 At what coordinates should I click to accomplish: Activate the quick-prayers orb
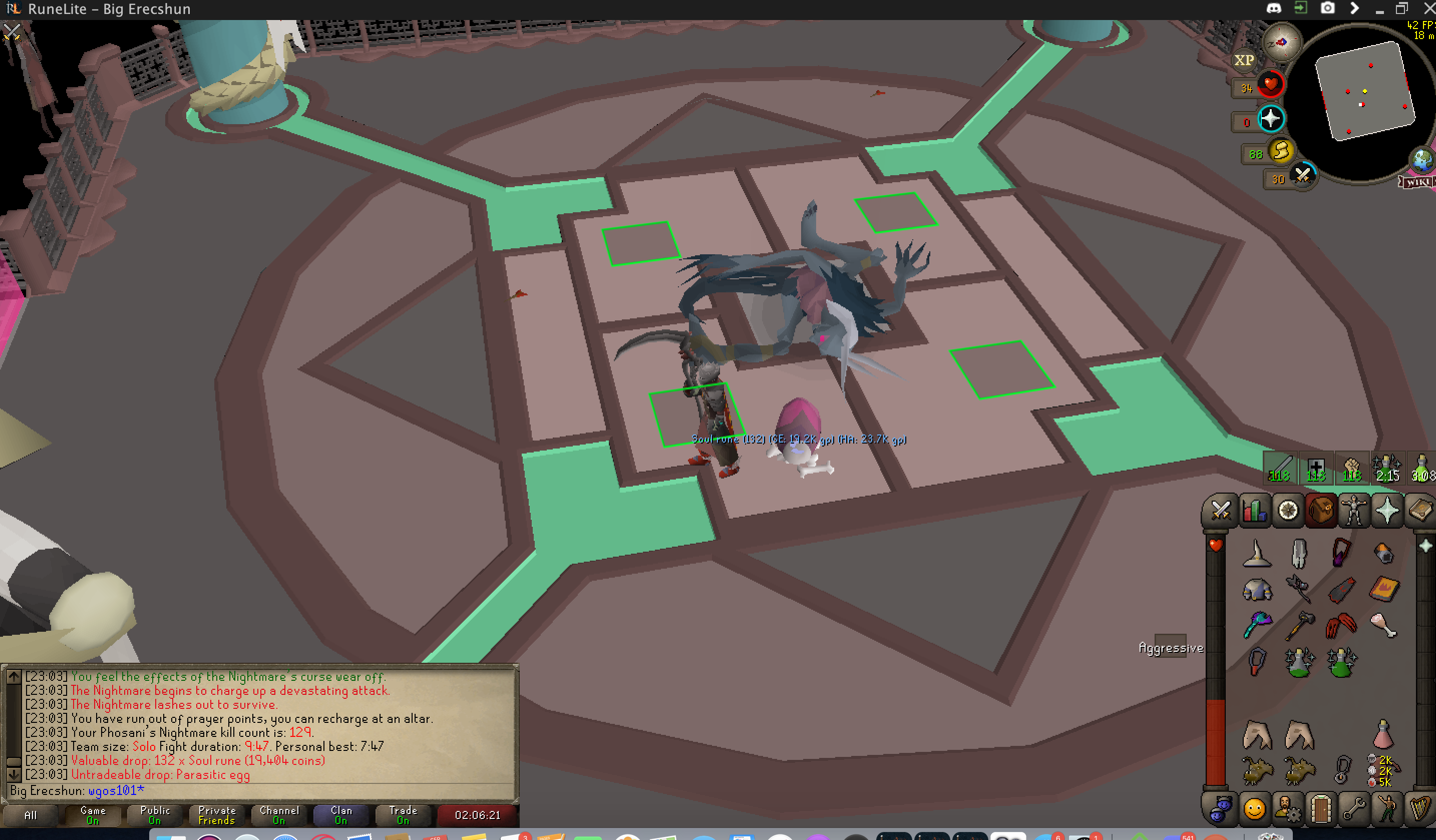pyautogui.click(x=1271, y=119)
